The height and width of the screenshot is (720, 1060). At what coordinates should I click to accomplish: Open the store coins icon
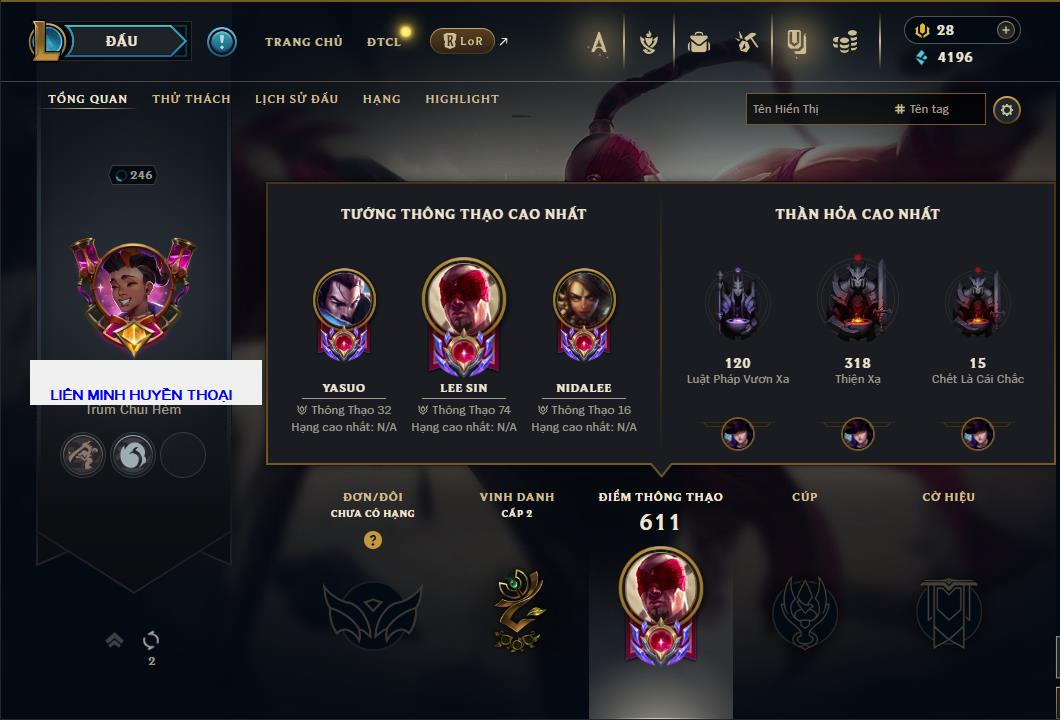click(846, 42)
